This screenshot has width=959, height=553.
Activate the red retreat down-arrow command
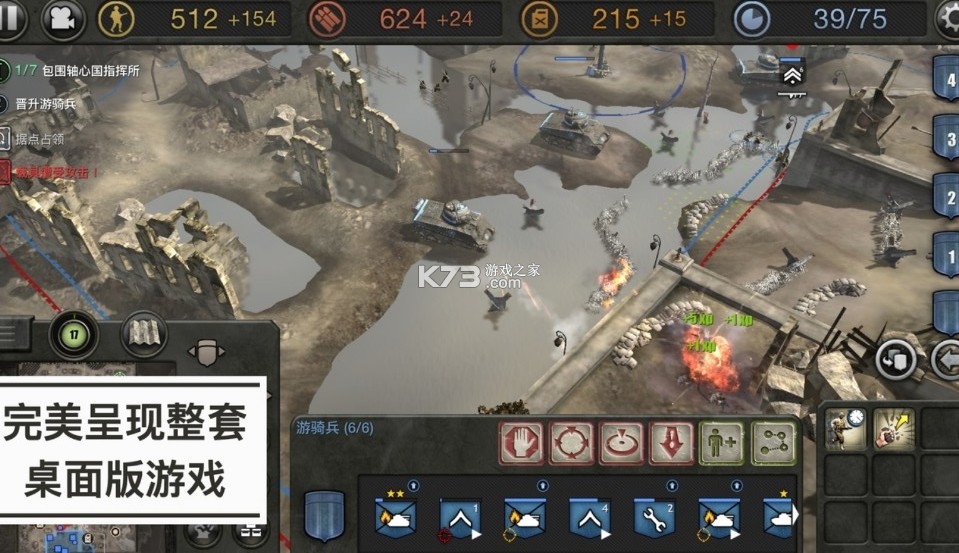(x=672, y=442)
